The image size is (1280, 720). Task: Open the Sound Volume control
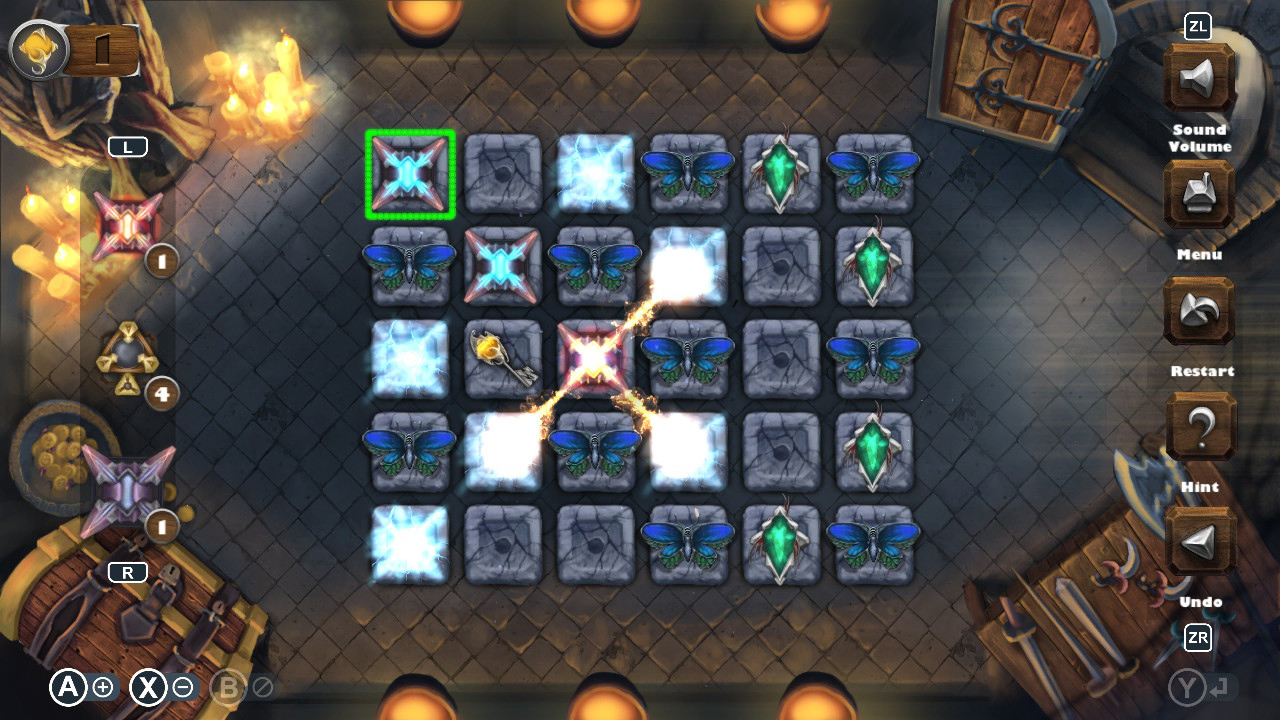coord(1199,79)
